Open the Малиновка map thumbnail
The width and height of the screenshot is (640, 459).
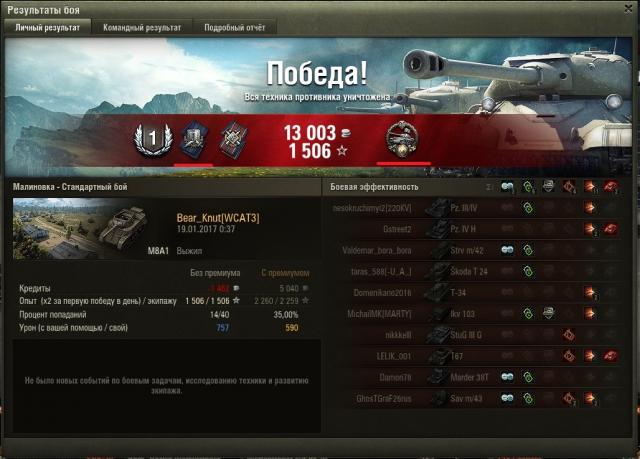coord(51,229)
